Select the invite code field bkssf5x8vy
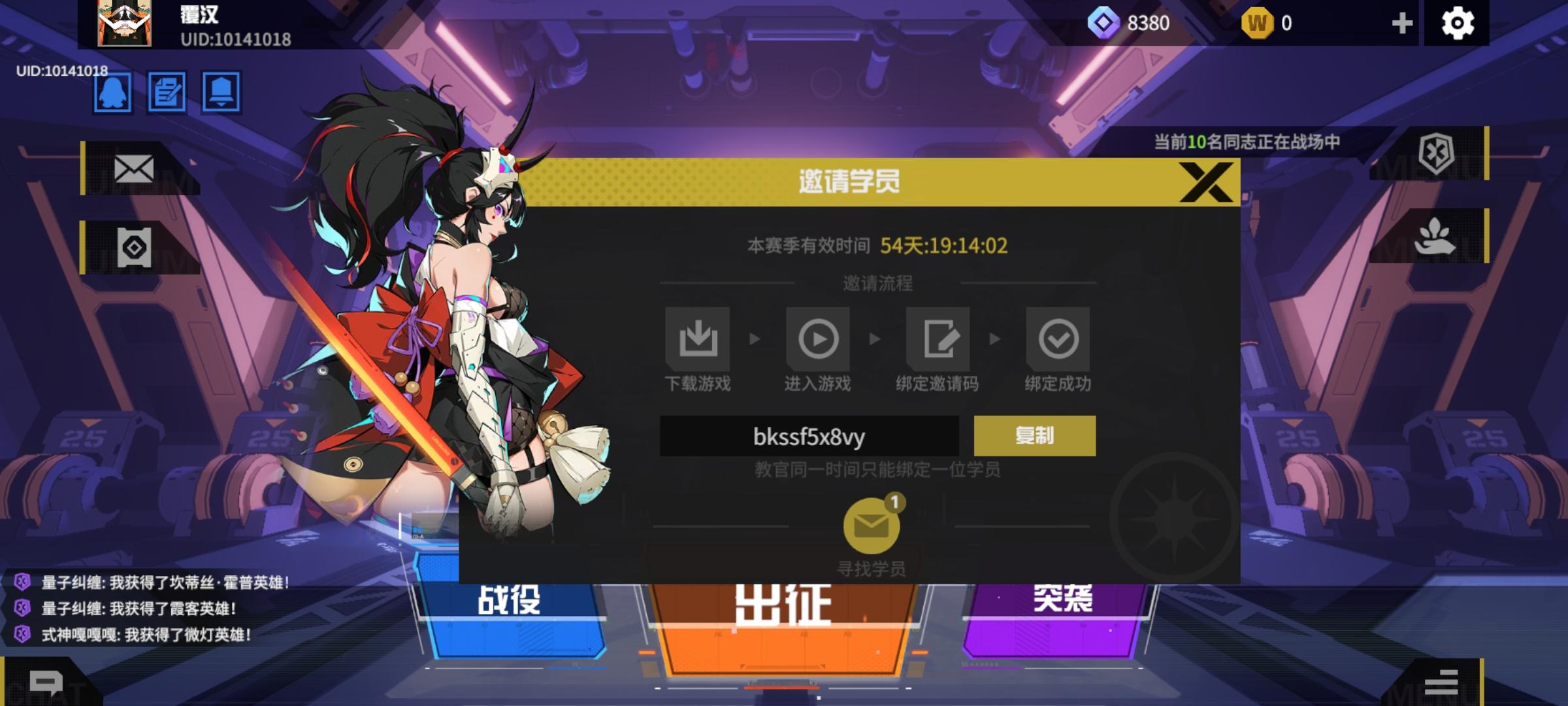The height and width of the screenshot is (706, 1568). (810, 436)
